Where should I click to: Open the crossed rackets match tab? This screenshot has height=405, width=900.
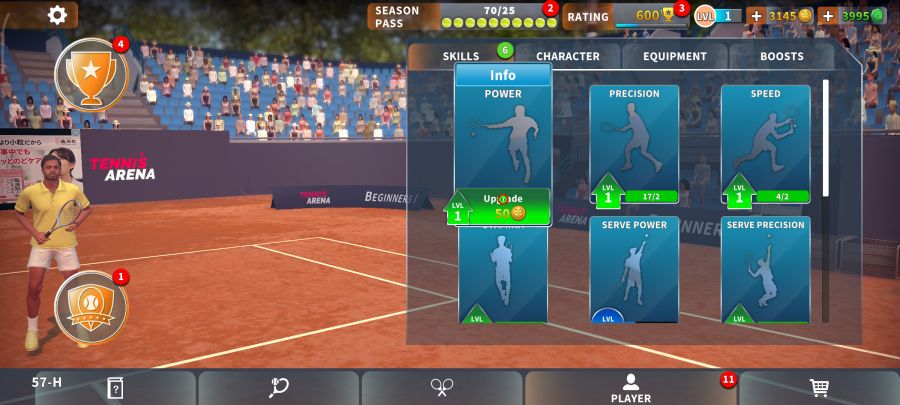point(442,388)
